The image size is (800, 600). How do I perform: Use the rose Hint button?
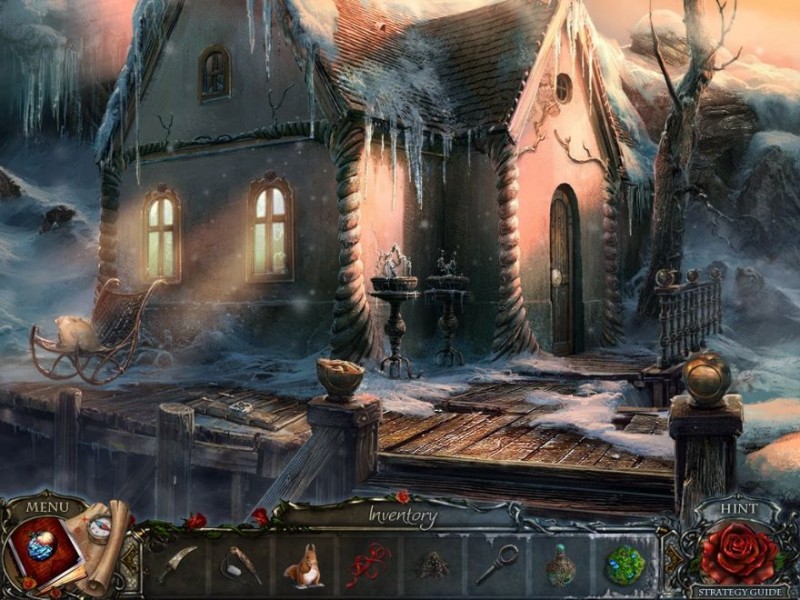pyautogui.click(x=738, y=551)
